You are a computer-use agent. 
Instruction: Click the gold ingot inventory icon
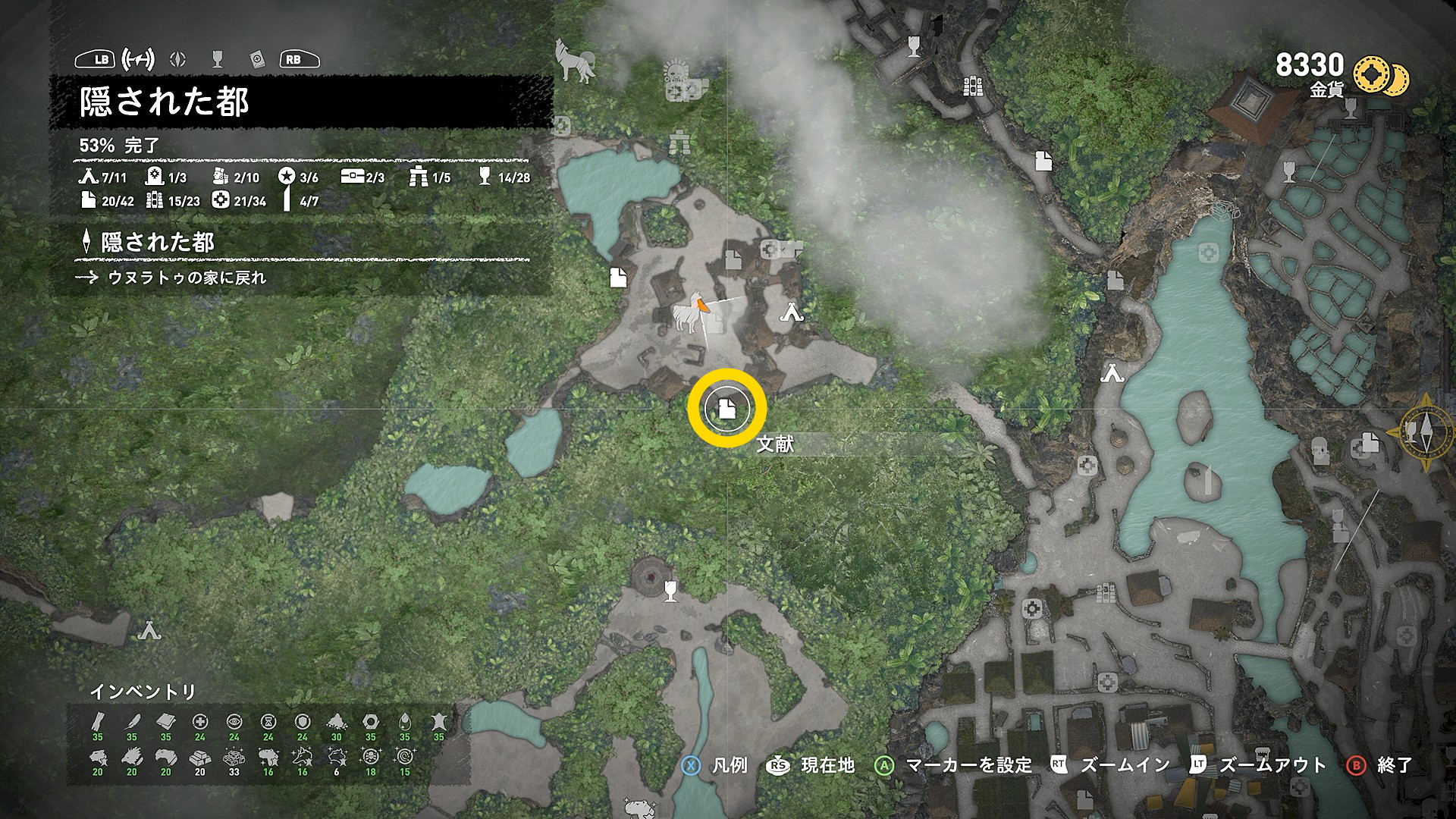point(199,758)
